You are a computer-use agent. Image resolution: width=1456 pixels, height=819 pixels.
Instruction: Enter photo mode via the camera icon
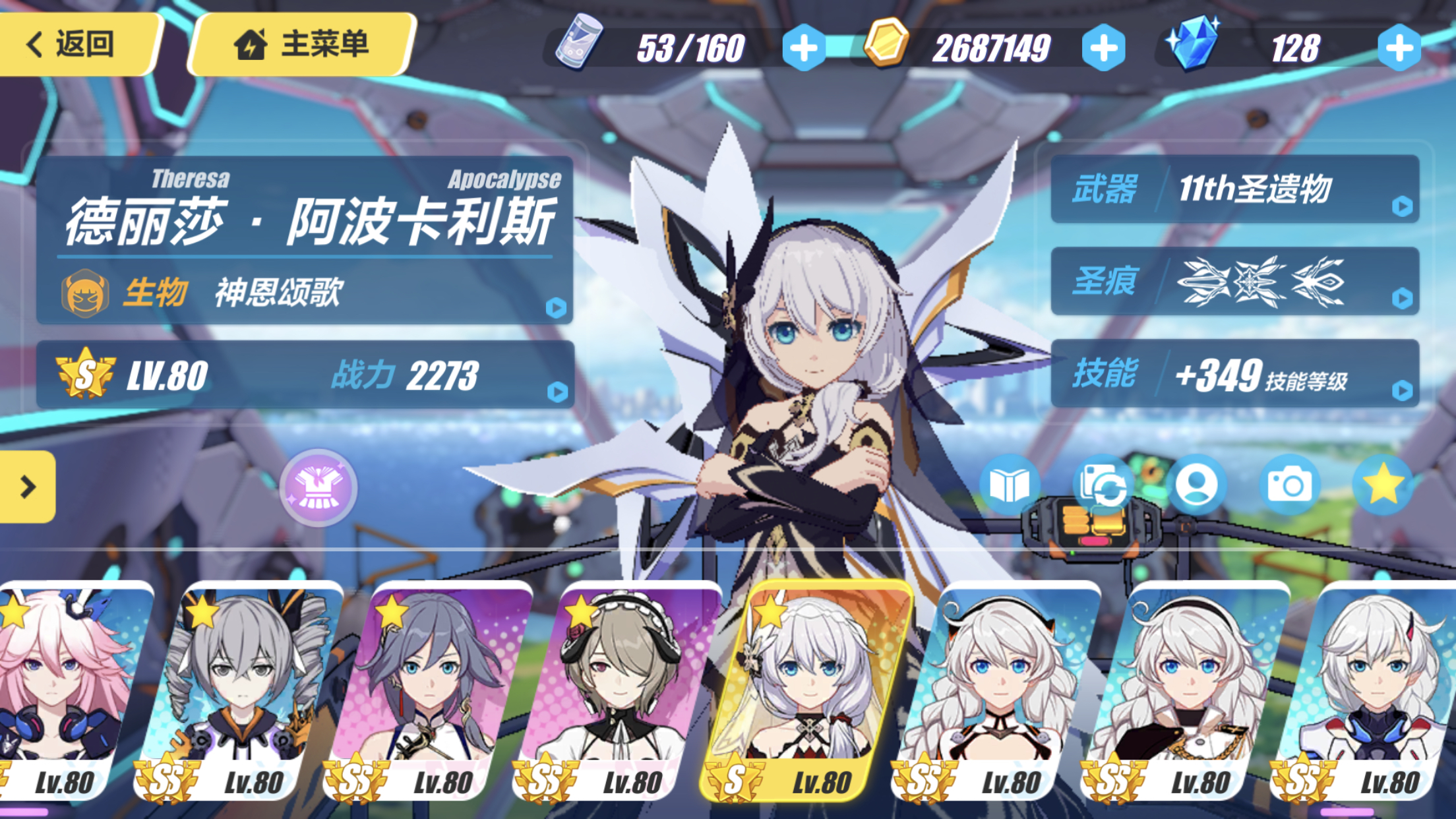click(1289, 483)
